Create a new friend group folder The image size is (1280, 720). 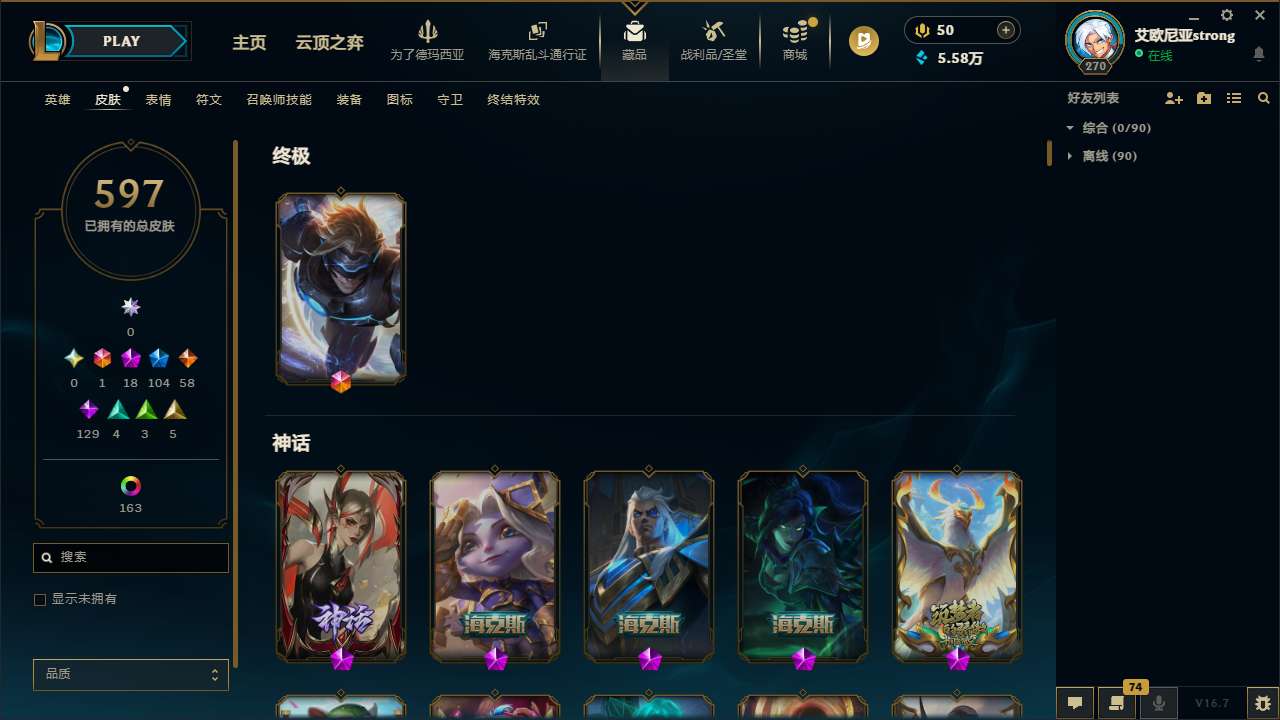1204,98
